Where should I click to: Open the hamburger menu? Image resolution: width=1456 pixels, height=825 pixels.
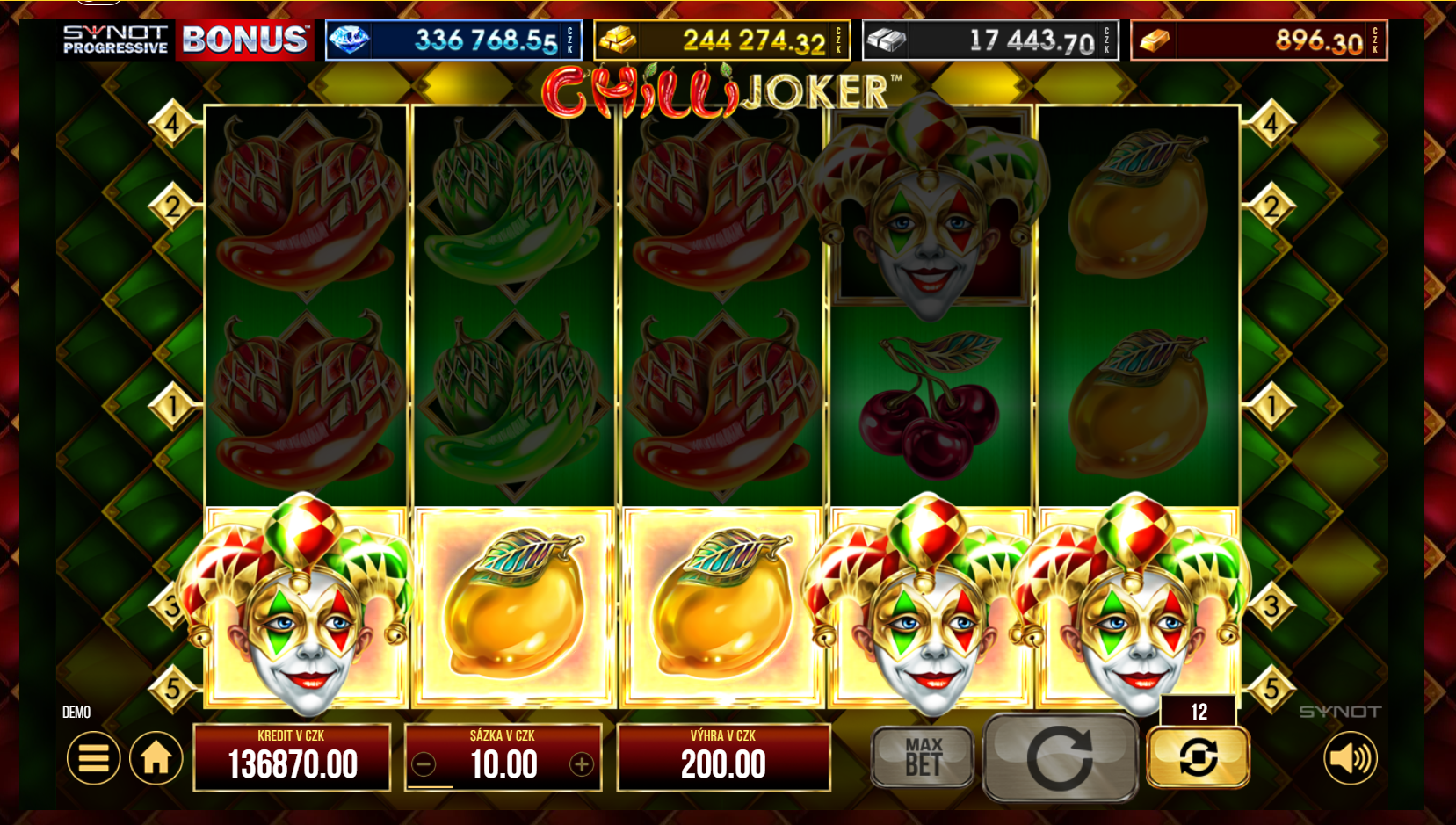click(93, 757)
